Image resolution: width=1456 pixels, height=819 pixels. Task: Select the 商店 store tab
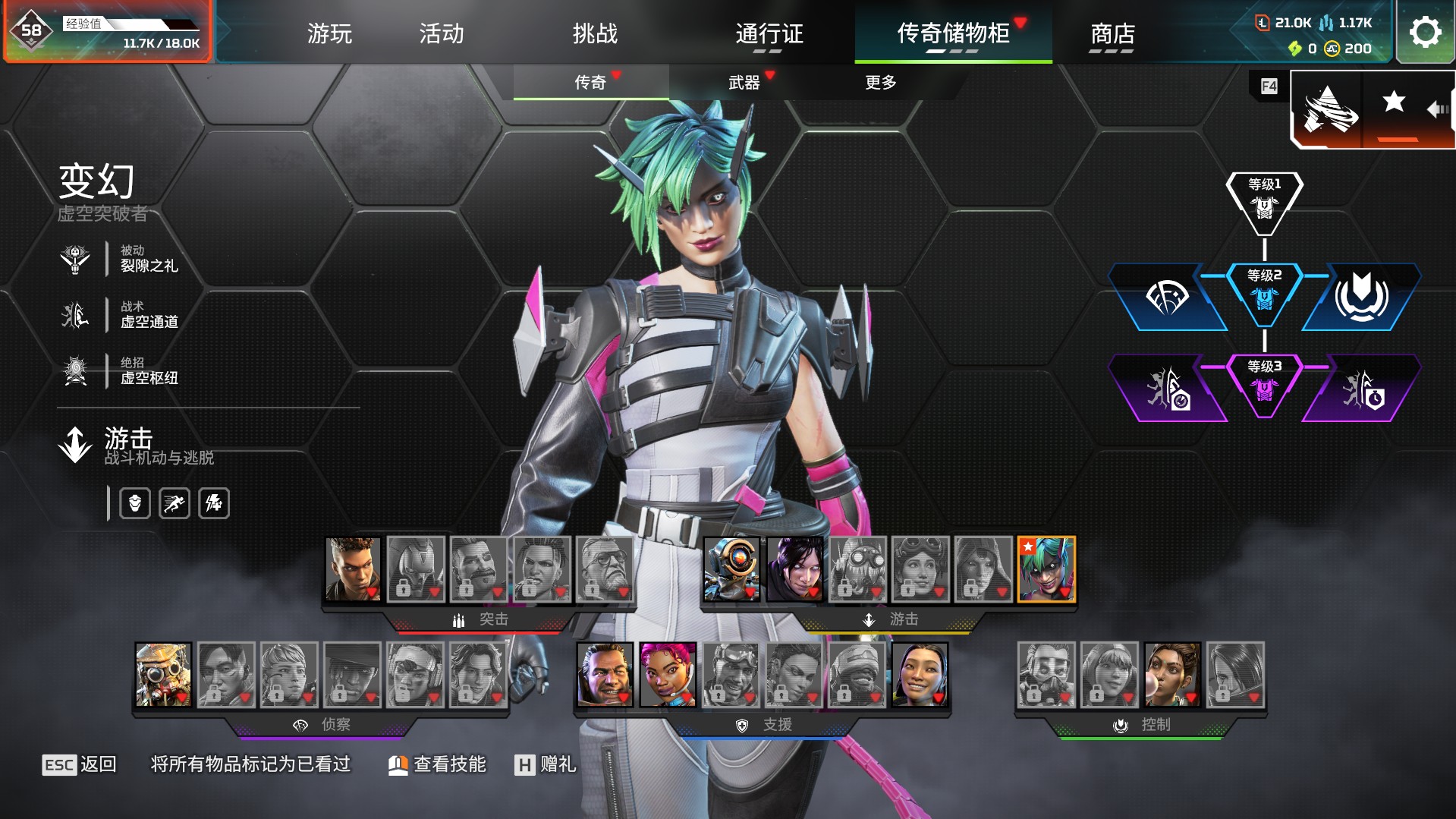pos(1112,33)
